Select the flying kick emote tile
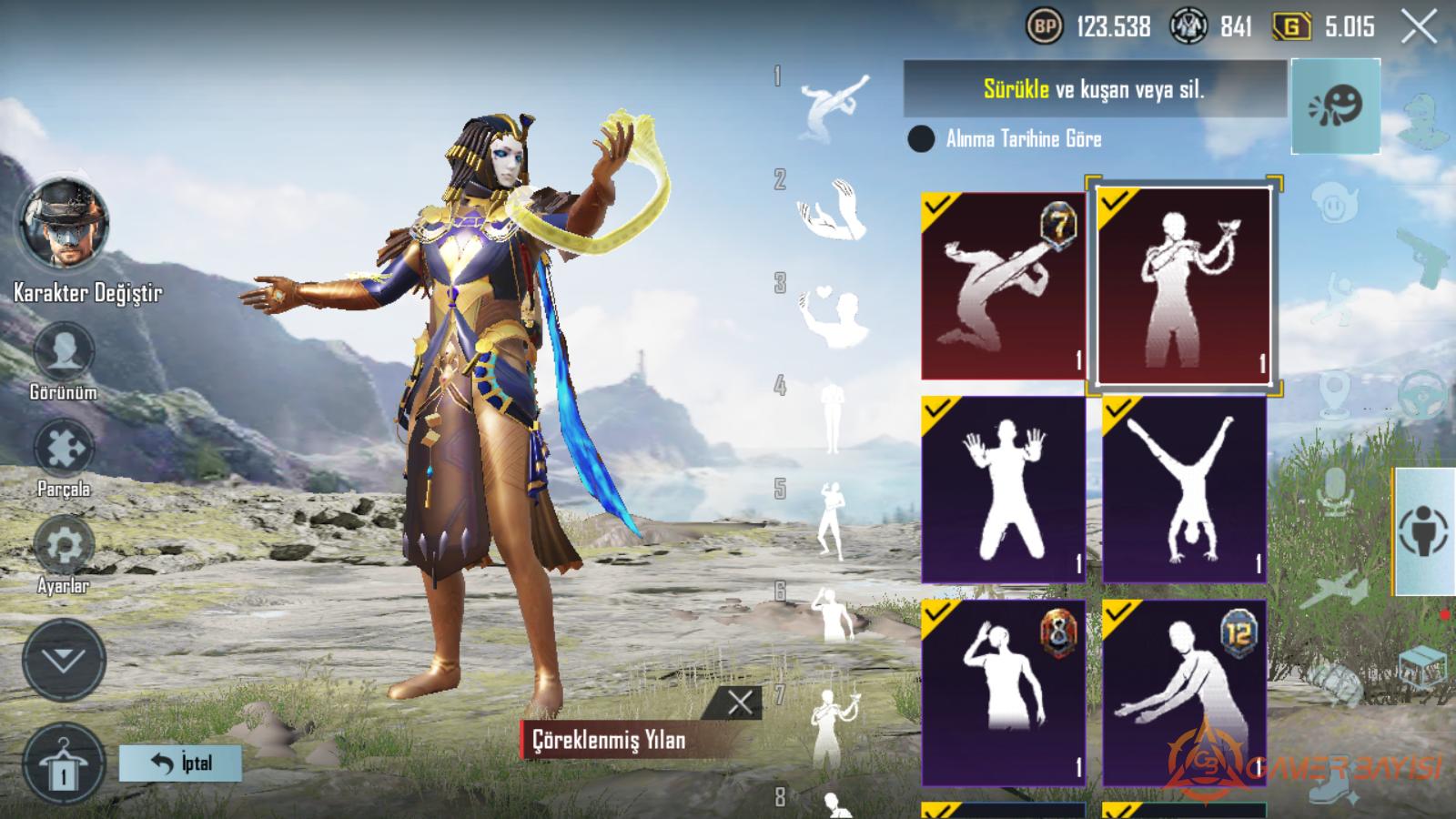Viewport: 1456px width, 819px height. (1003, 285)
